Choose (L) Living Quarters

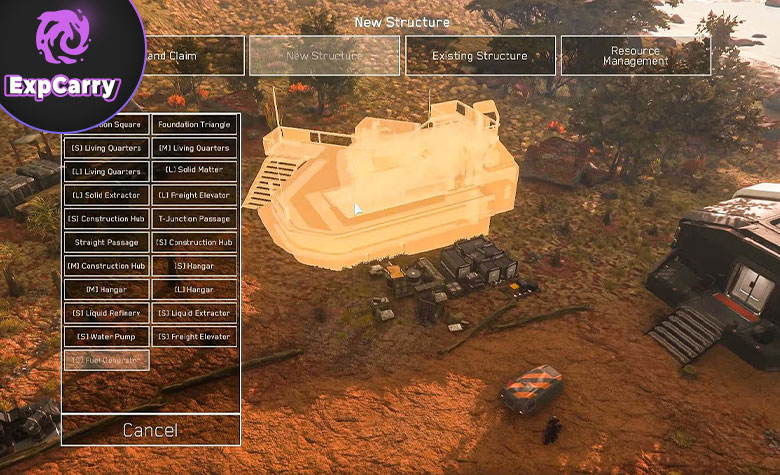pos(106,172)
